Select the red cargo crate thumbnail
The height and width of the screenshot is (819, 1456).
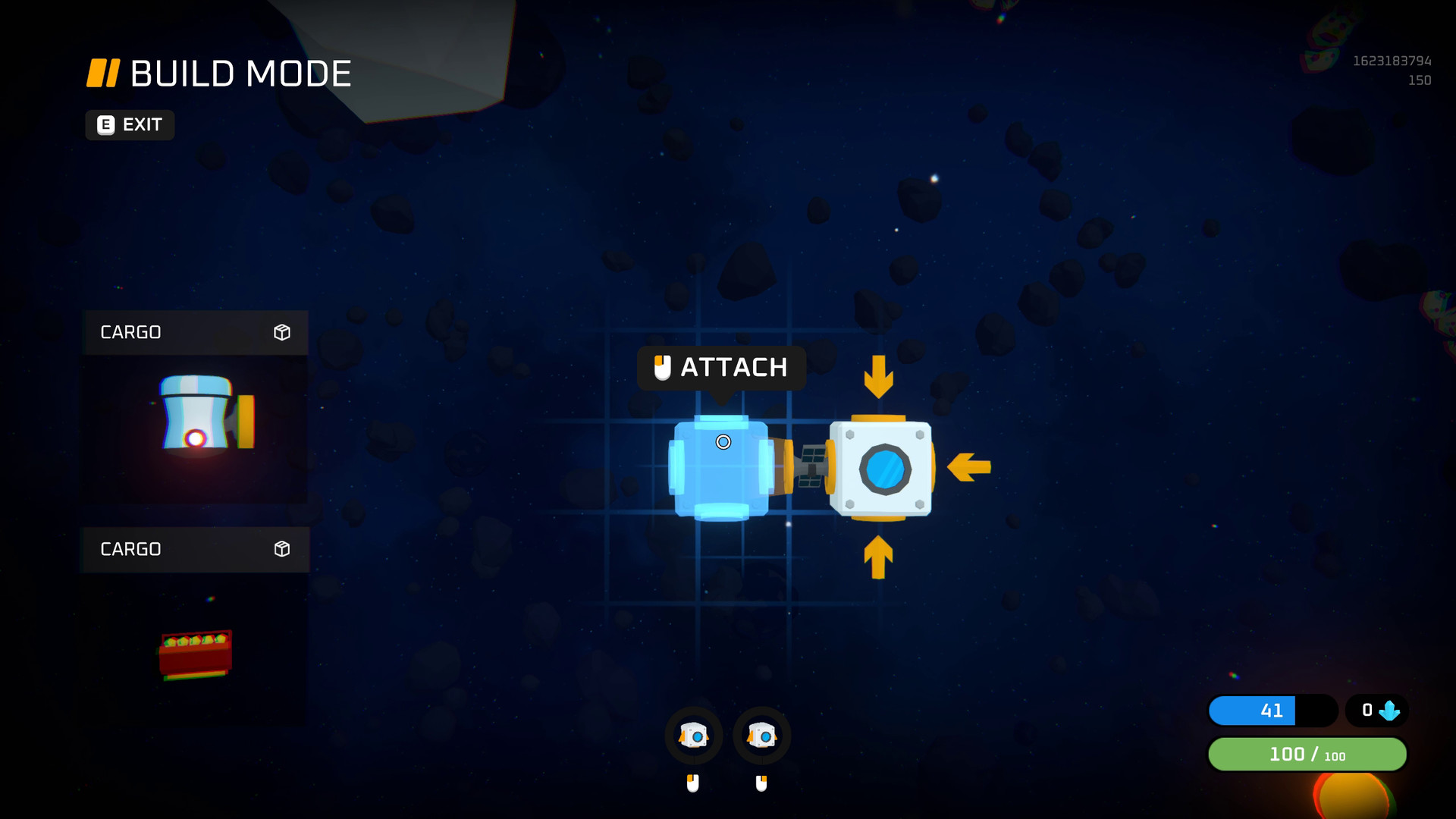195,652
